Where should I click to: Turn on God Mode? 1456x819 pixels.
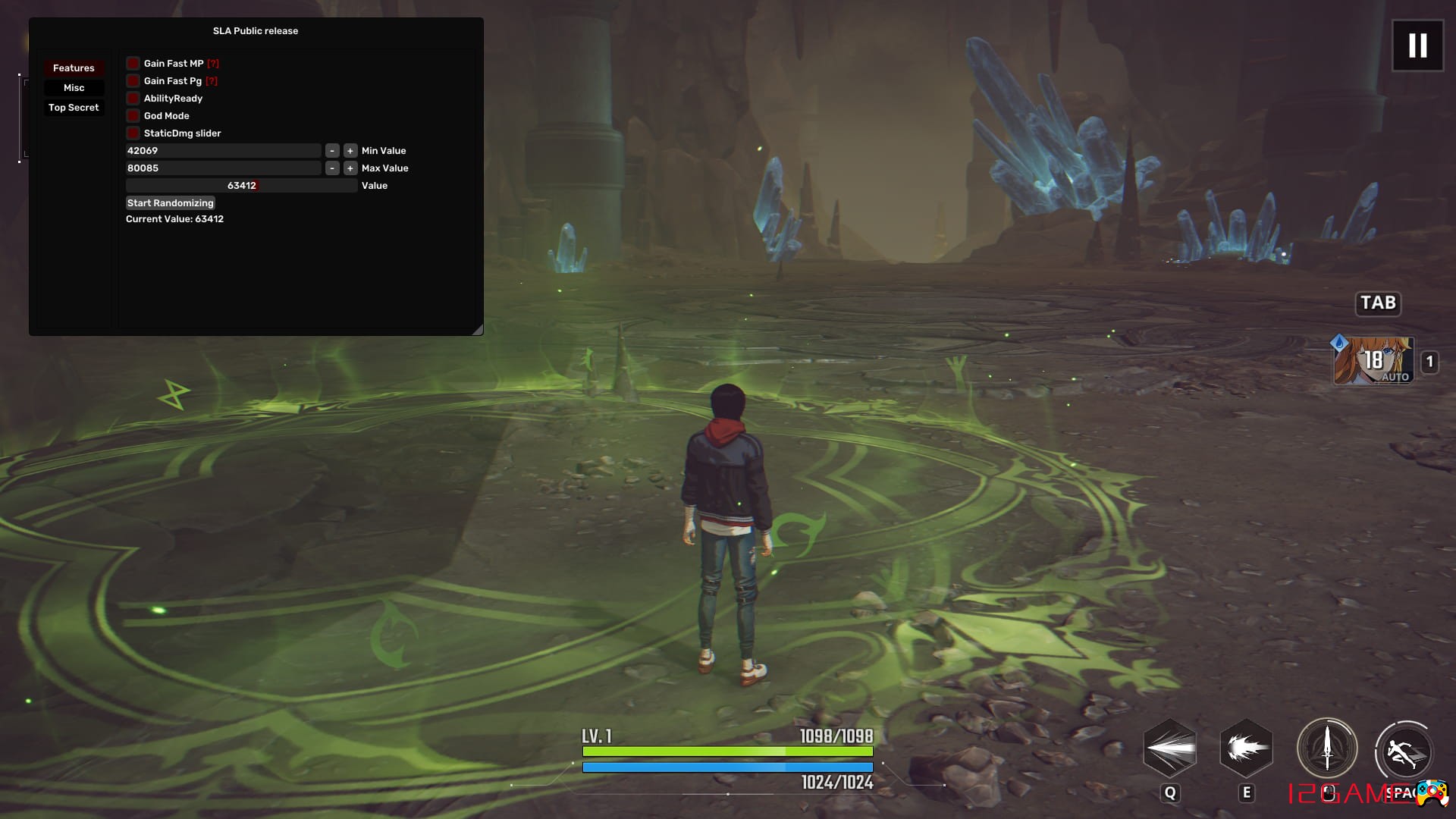click(x=133, y=116)
